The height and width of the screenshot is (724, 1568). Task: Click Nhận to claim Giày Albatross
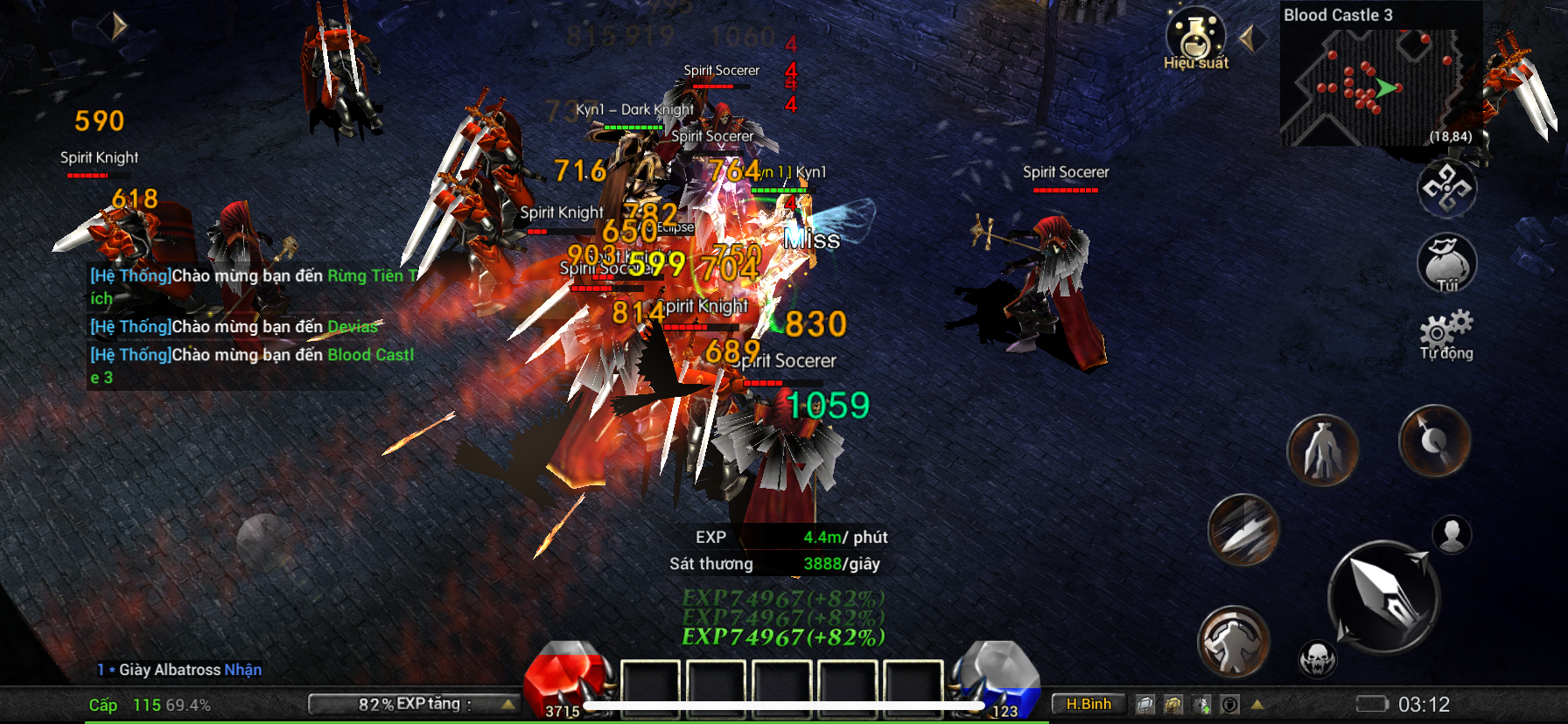point(243,670)
